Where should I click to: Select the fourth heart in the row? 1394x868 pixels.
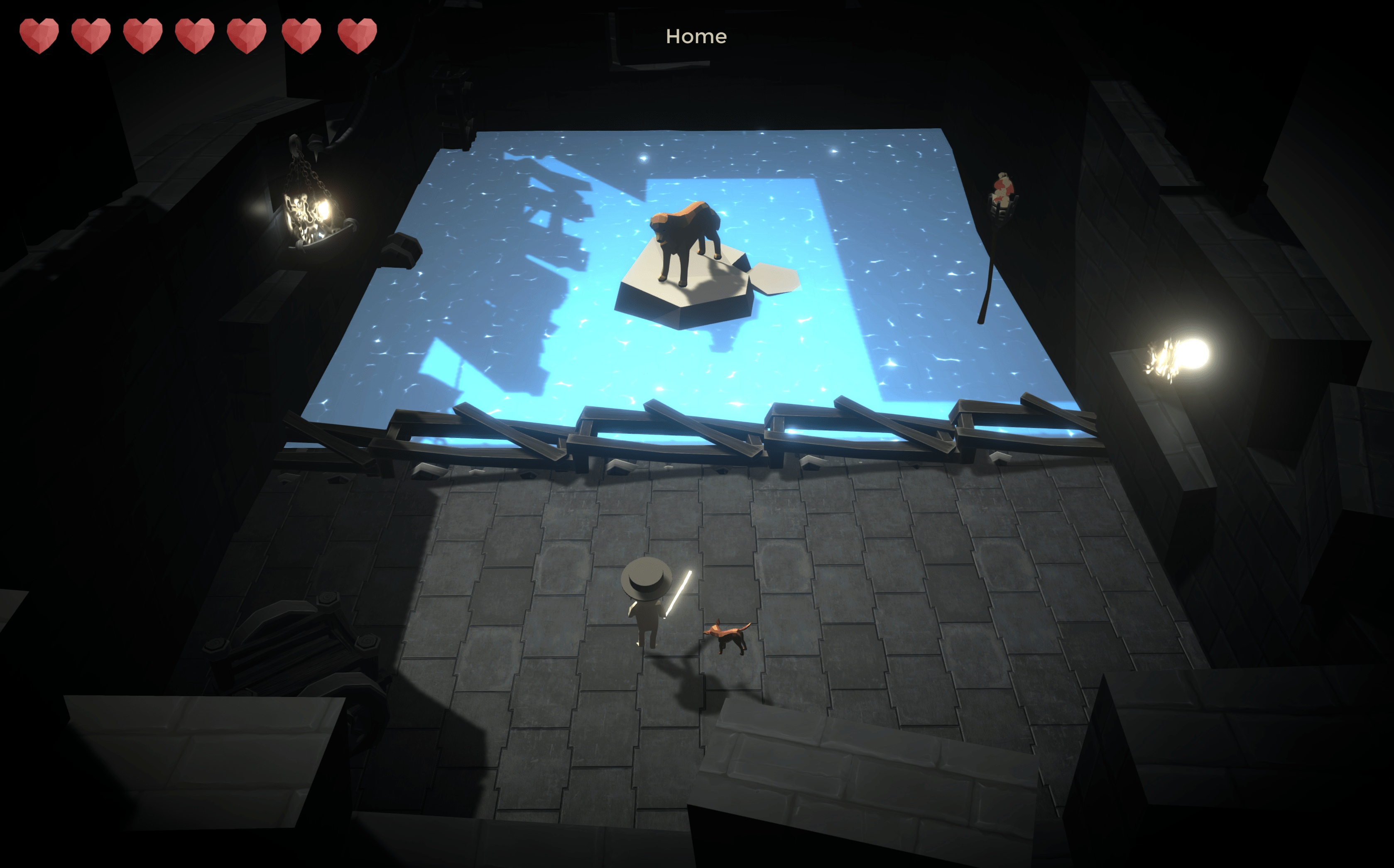195,36
